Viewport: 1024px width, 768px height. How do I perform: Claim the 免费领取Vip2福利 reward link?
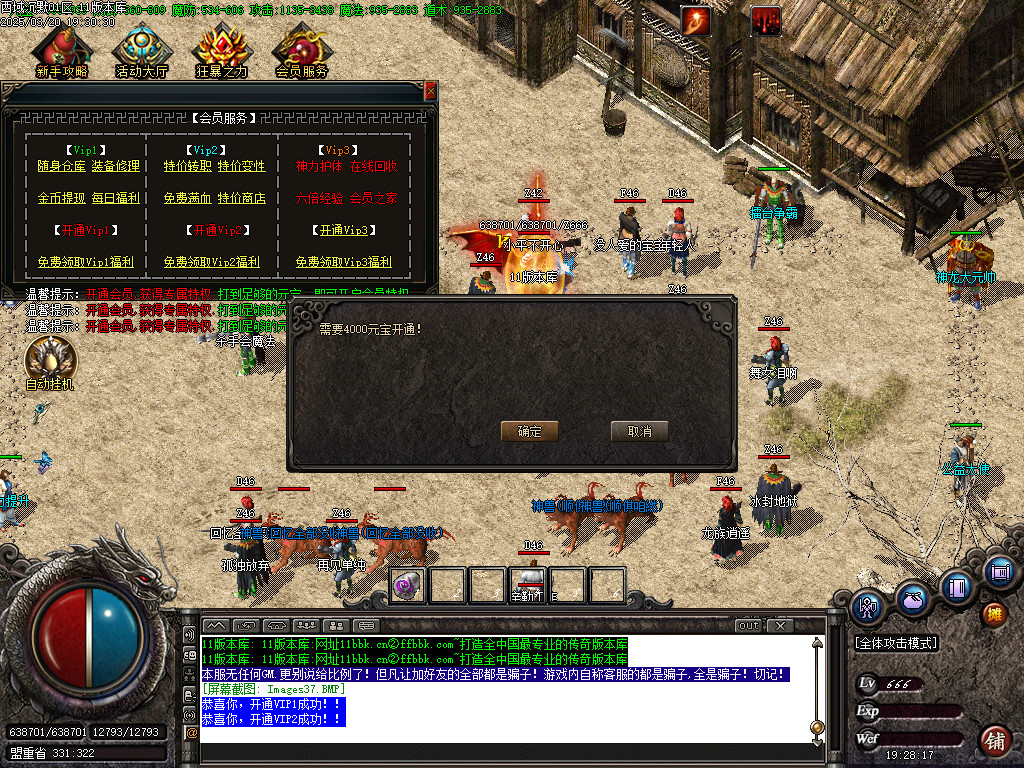(x=211, y=262)
